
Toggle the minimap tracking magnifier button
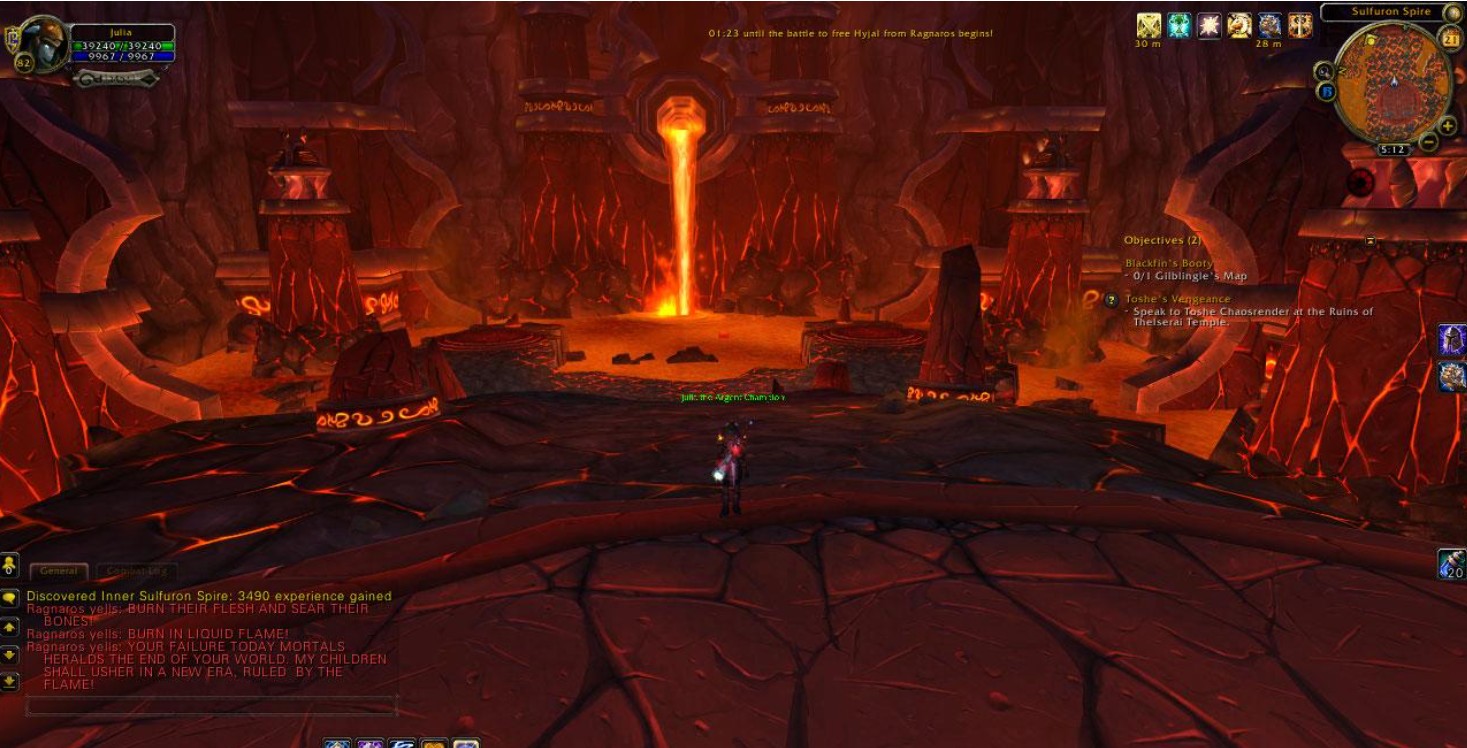pyautogui.click(x=1324, y=71)
